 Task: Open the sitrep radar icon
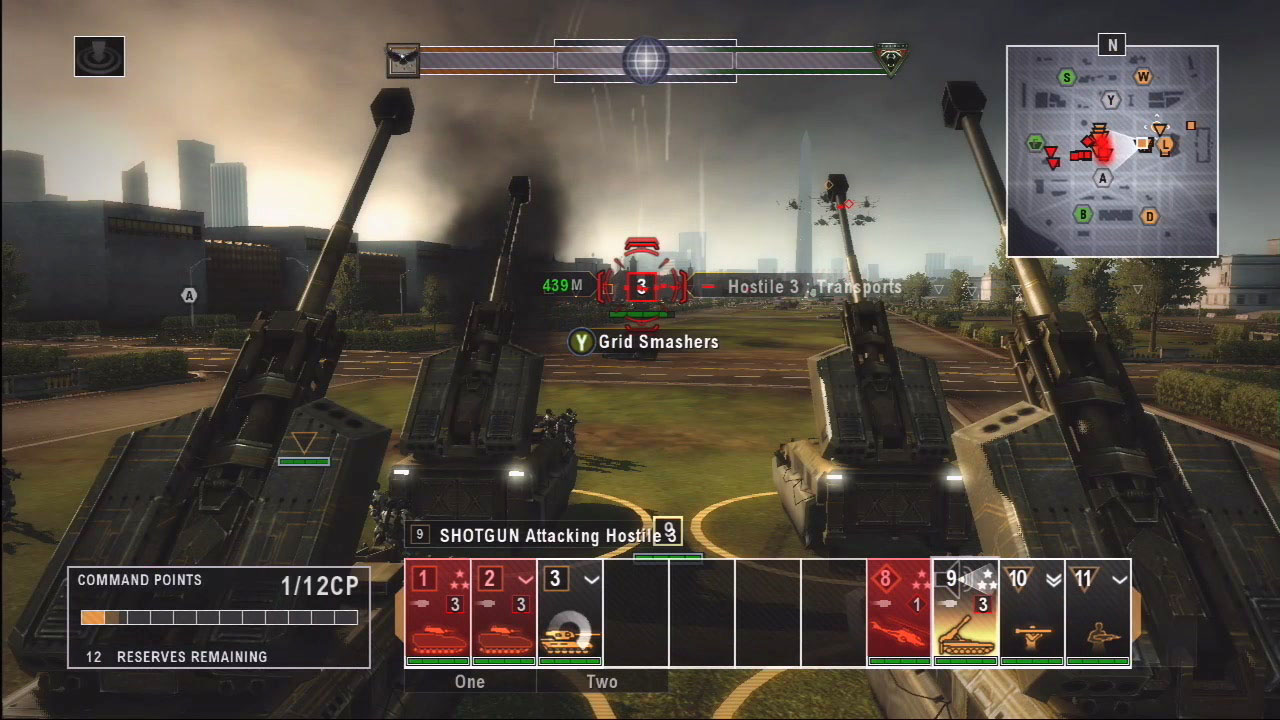click(x=99, y=57)
